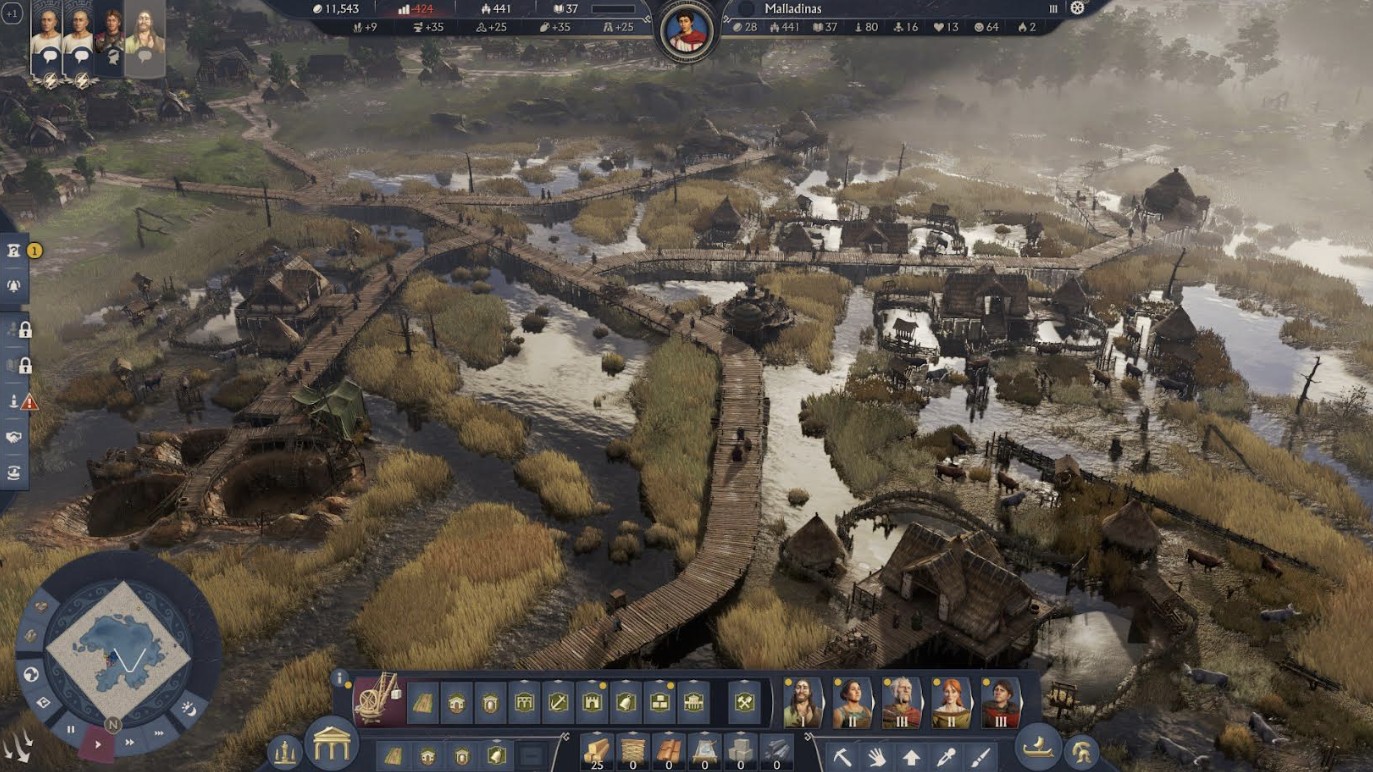The image size is (1373, 772).
Task: Open the military buildings category
Action: click(591, 702)
